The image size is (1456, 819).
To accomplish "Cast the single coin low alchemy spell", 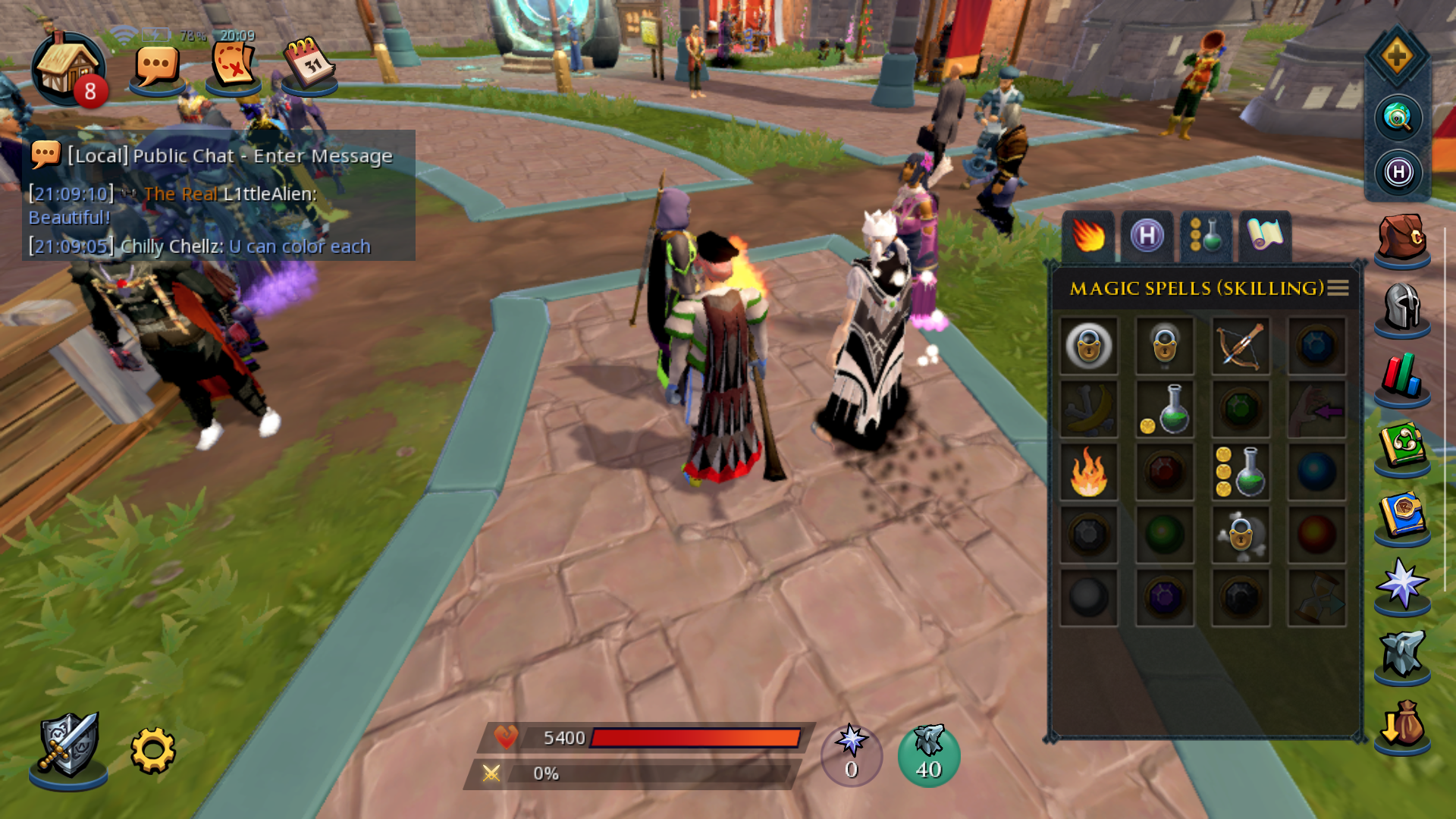I will [x=1165, y=409].
